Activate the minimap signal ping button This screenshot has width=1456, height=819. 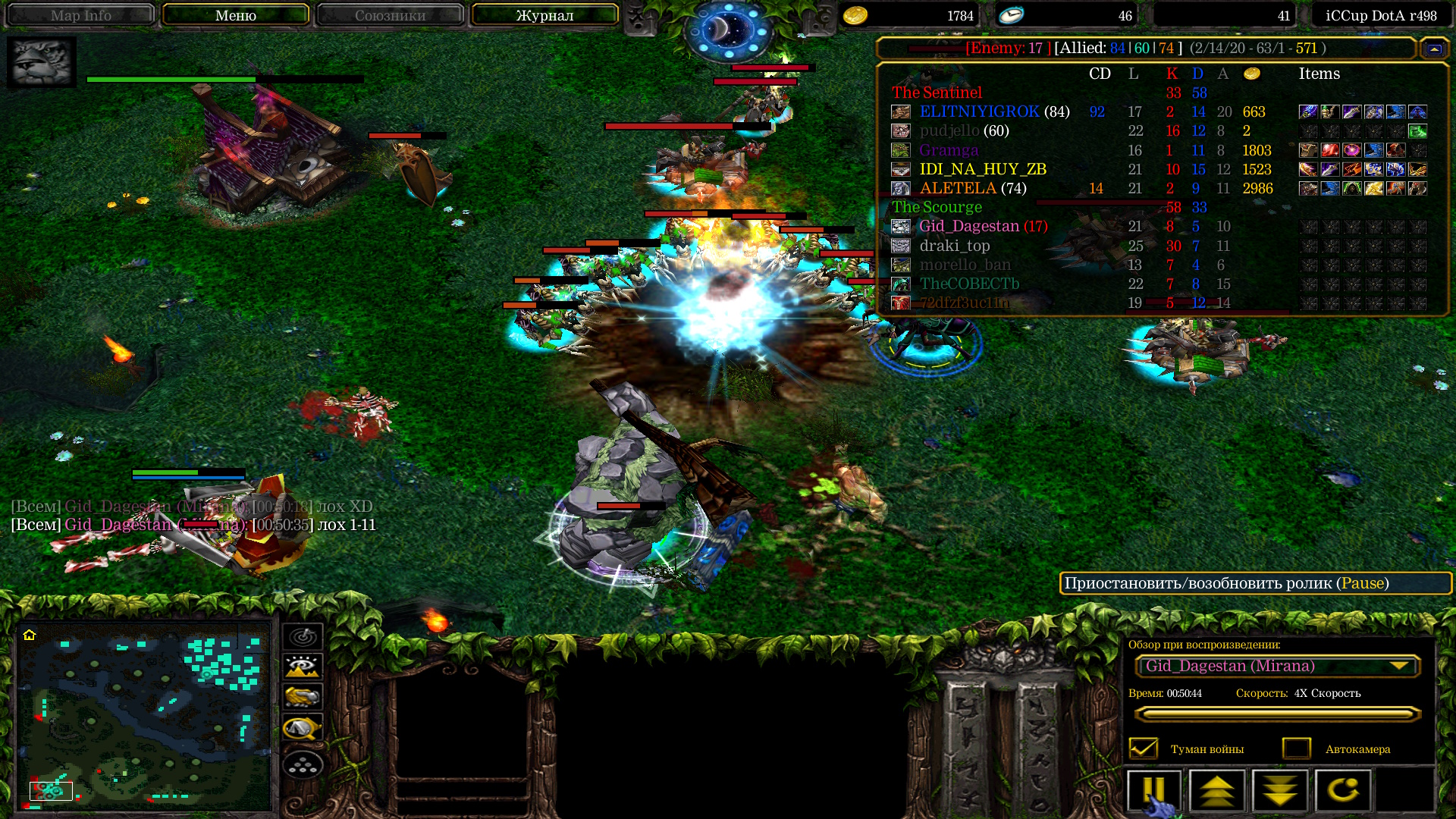303,636
